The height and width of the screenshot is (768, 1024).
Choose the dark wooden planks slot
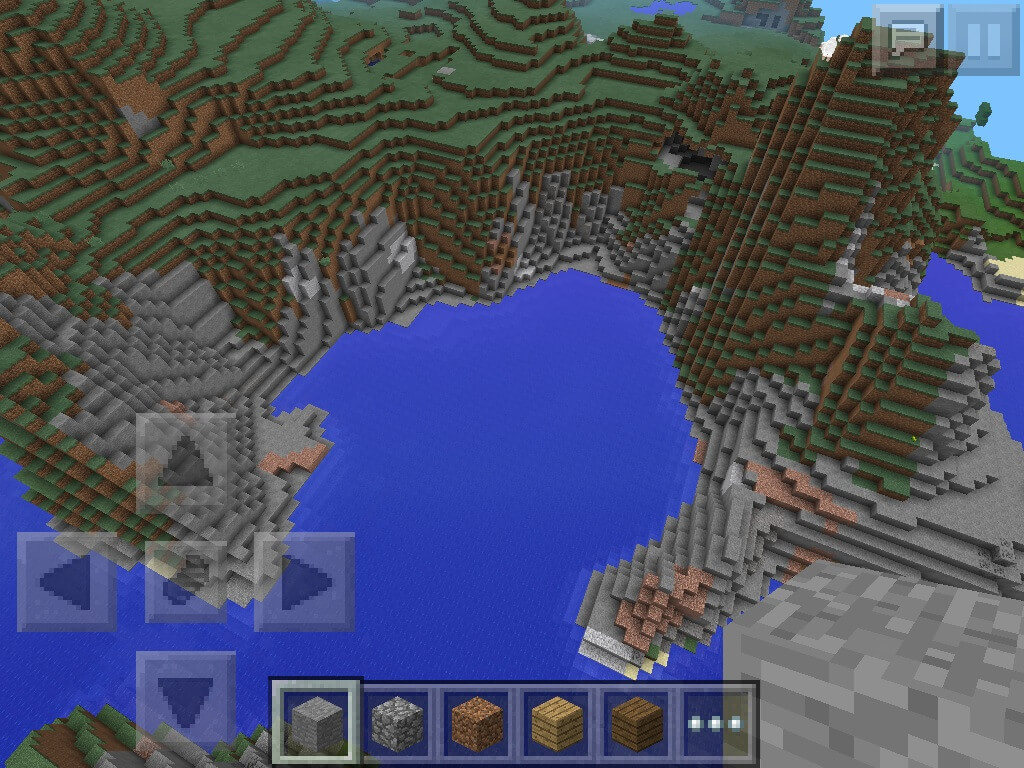click(x=636, y=722)
